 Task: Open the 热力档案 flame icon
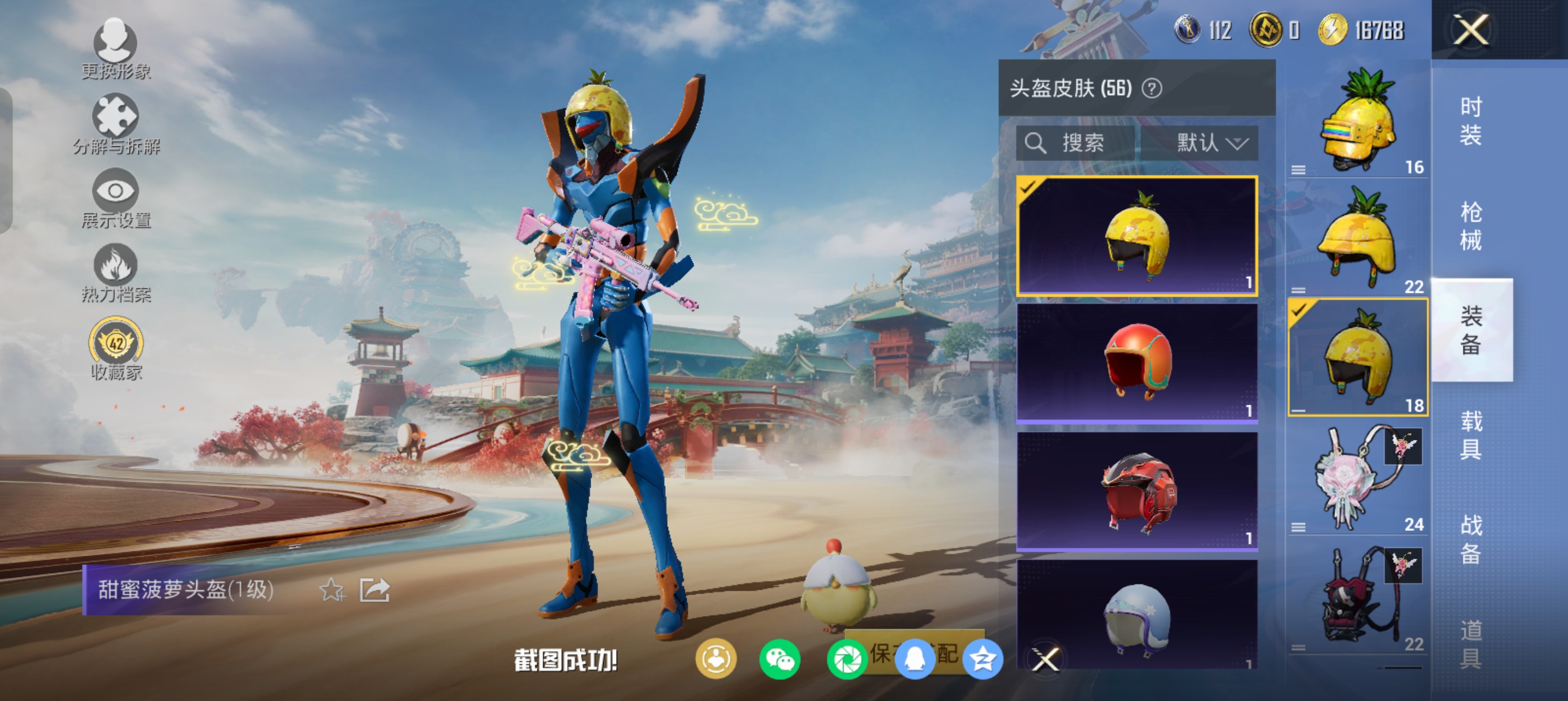115,273
